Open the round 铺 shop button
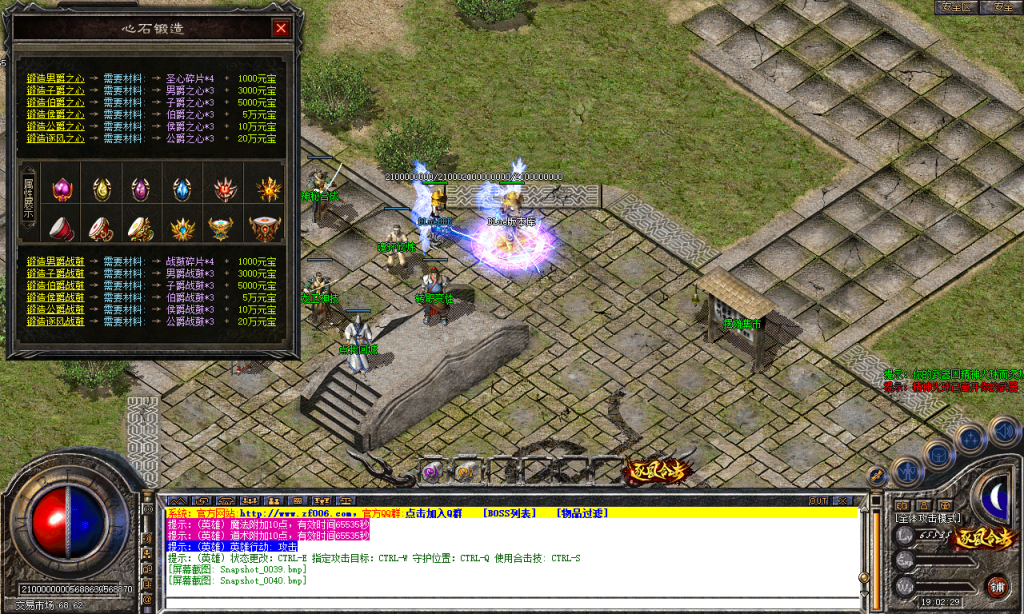1024x614 pixels. point(996,585)
